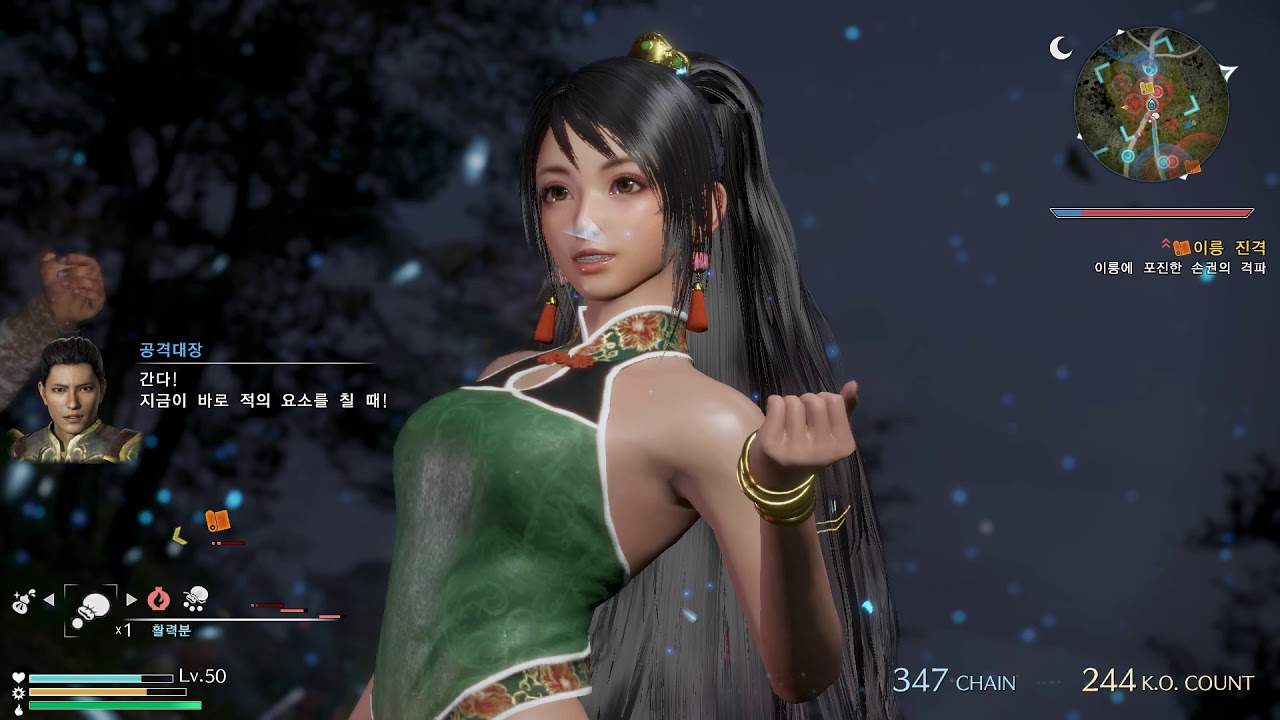Screen dimensions: 1280x720
Task: Click the flame icon beside green spirit gauge
Action: click(x=19, y=708)
